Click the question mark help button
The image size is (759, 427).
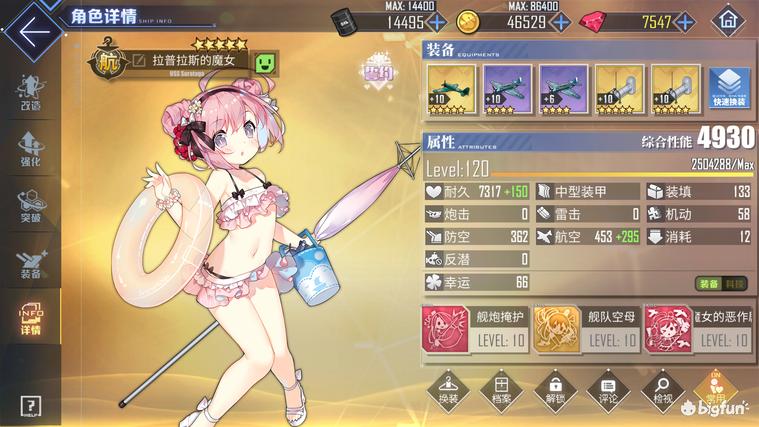click(30, 404)
